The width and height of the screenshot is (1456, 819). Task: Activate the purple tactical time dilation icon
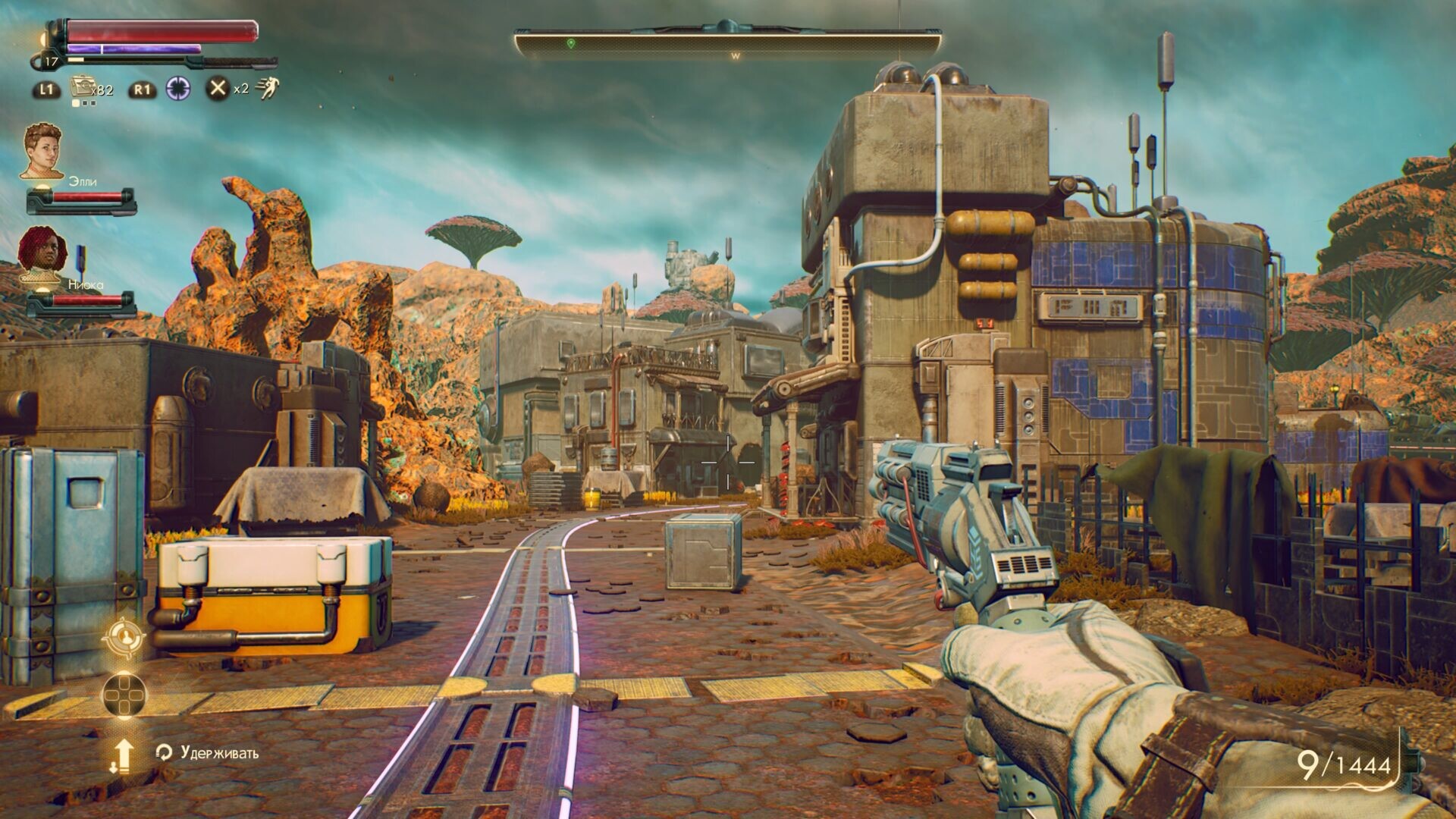click(179, 89)
